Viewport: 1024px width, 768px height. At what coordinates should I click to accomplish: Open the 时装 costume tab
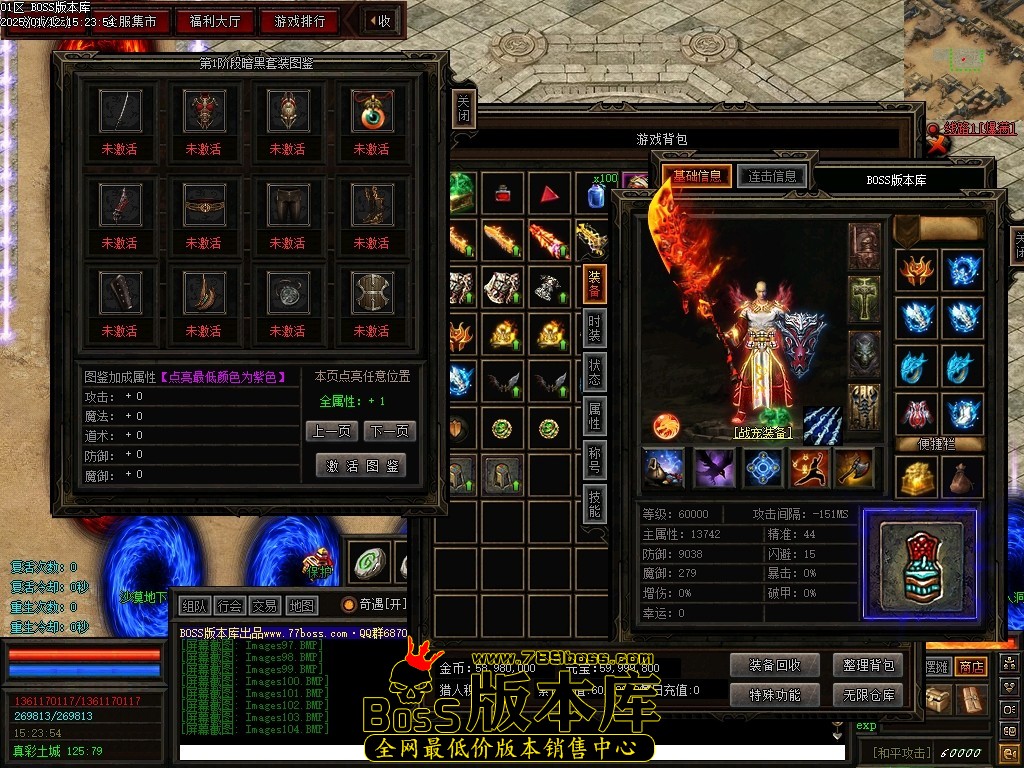[x=594, y=329]
